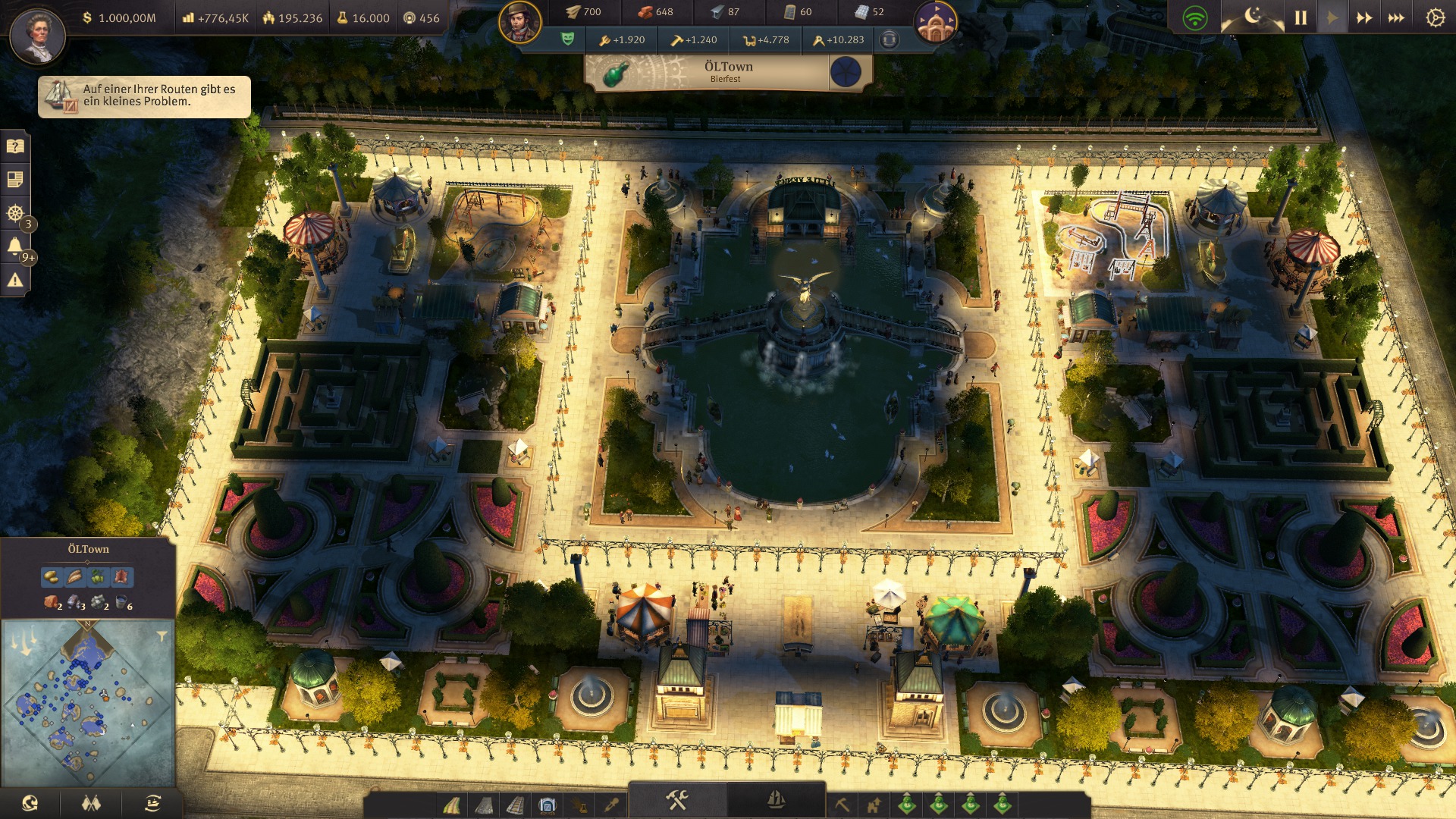Toggle the day-night cycle moon button
This screenshot has width=1456, height=819.
point(1253,16)
